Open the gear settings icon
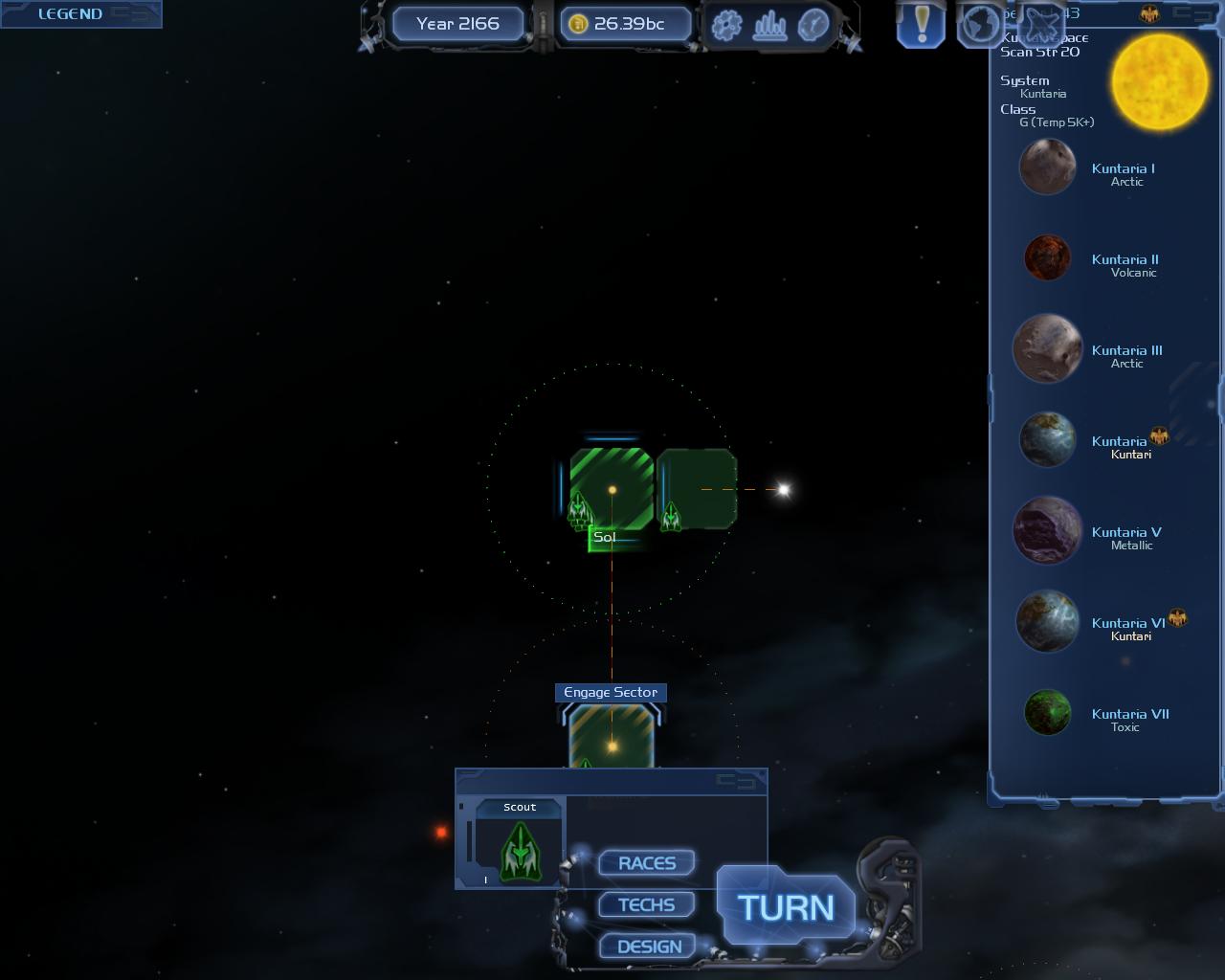 727,26
